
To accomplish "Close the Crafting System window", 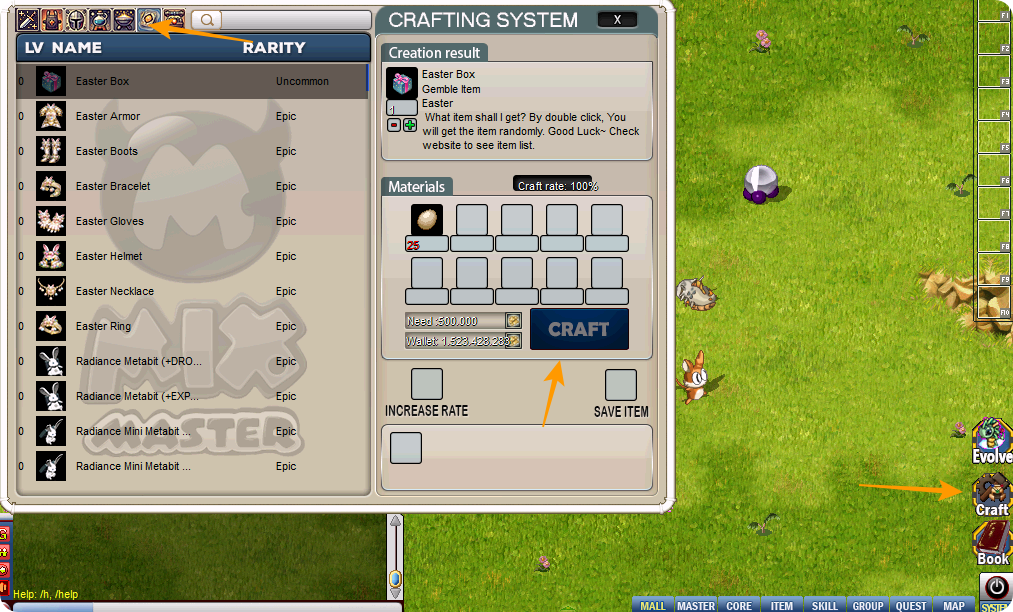I will click(617, 20).
